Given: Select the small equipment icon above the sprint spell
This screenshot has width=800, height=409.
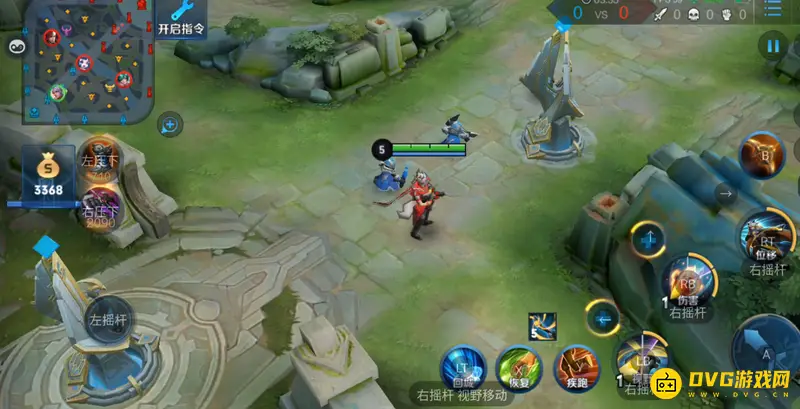Looking at the screenshot, I should pos(542,326).
